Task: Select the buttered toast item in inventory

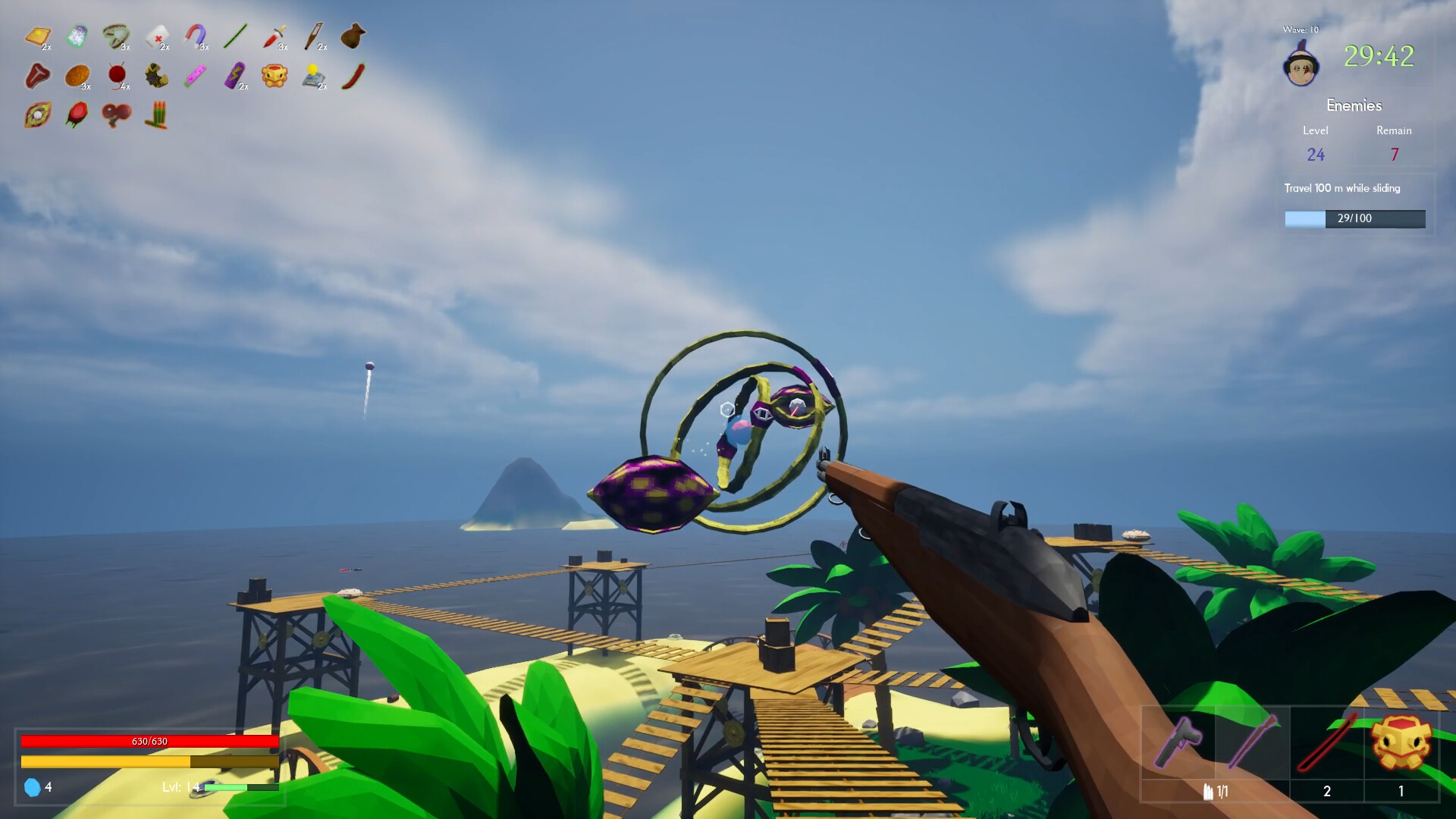Action: point(38,36)
